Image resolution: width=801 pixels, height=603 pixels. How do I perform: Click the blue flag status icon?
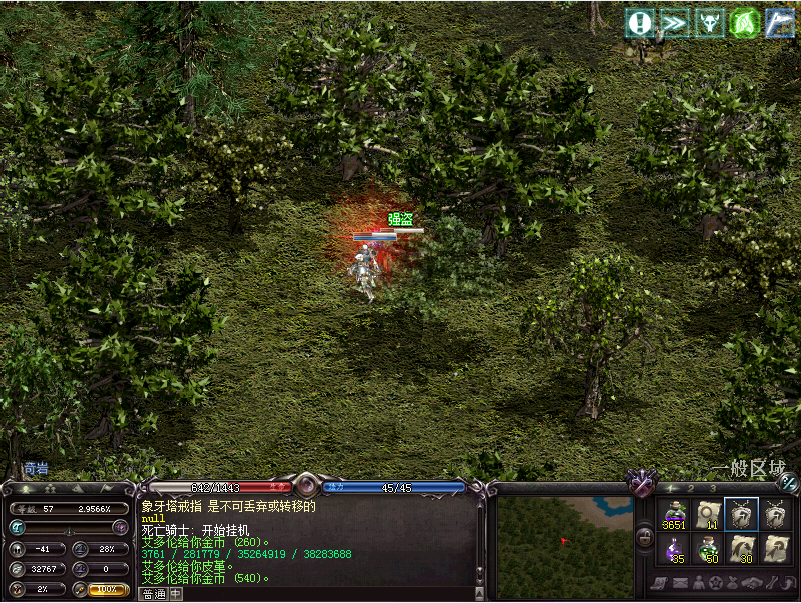coord(780,23)
